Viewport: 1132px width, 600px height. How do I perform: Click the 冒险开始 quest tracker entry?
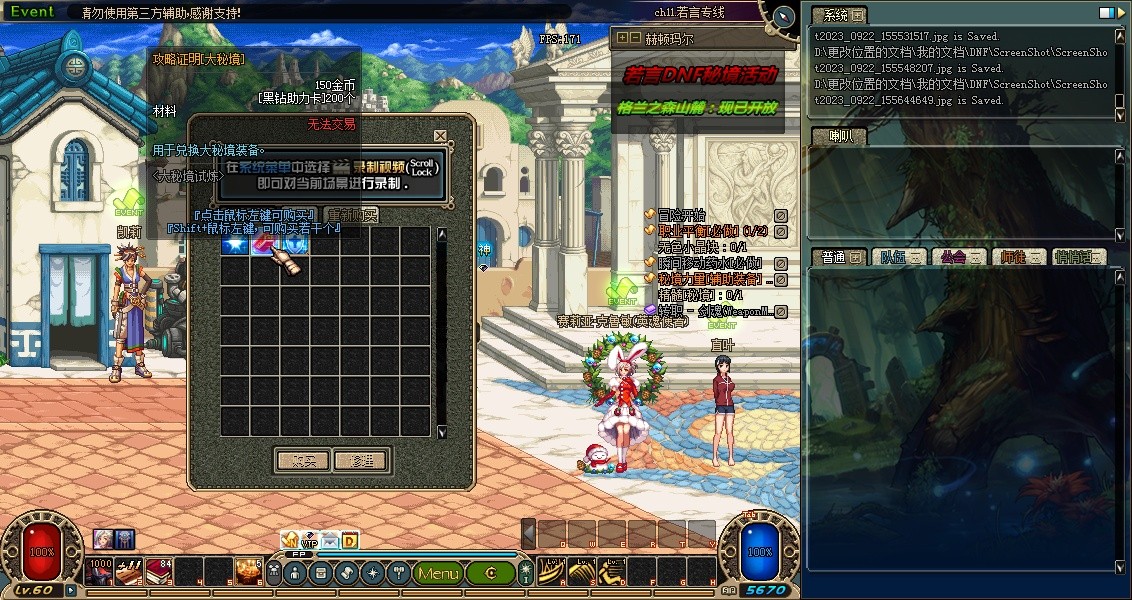coord(682,215)
